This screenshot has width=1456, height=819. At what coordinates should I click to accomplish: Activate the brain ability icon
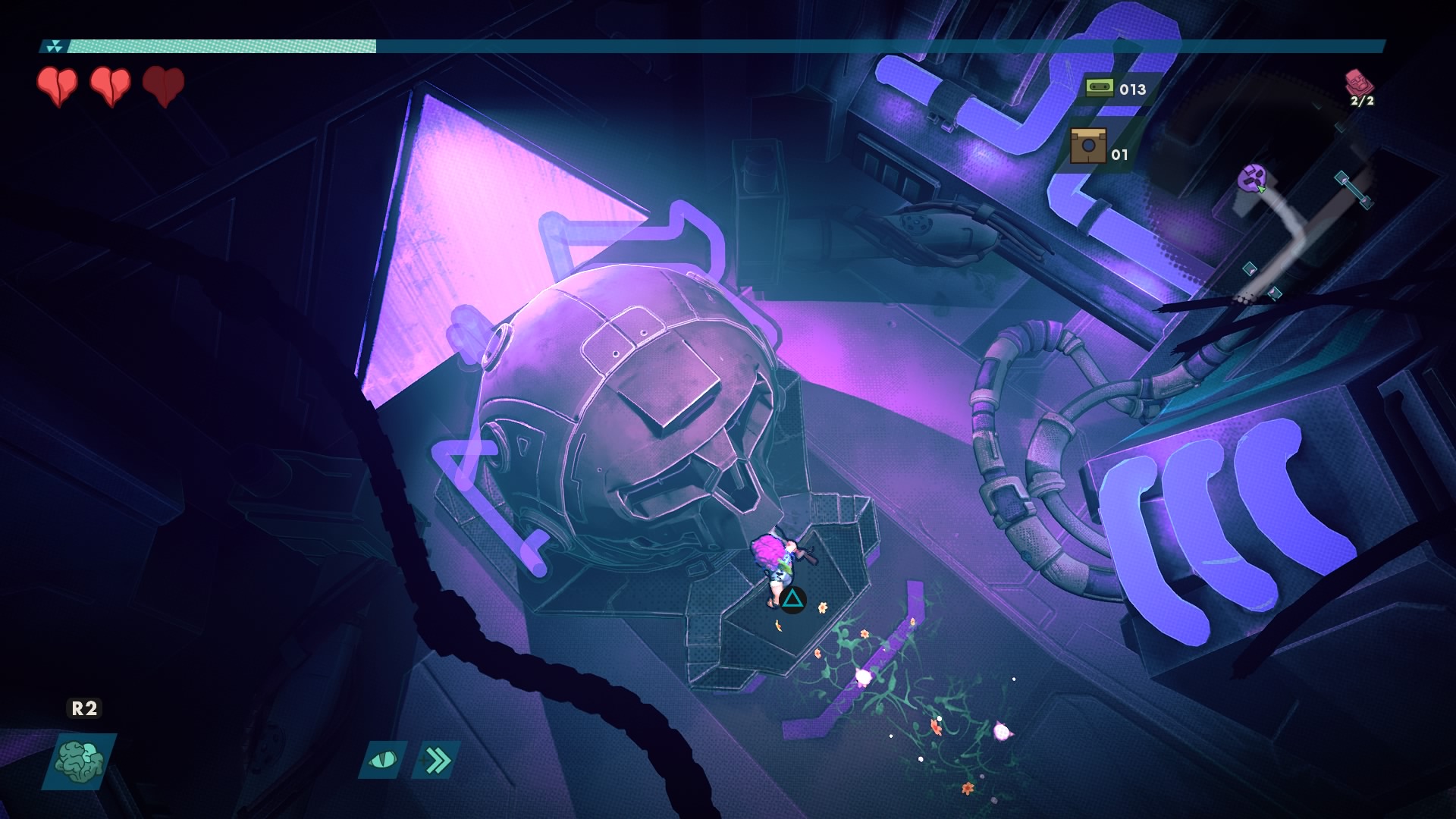point(79,761)
